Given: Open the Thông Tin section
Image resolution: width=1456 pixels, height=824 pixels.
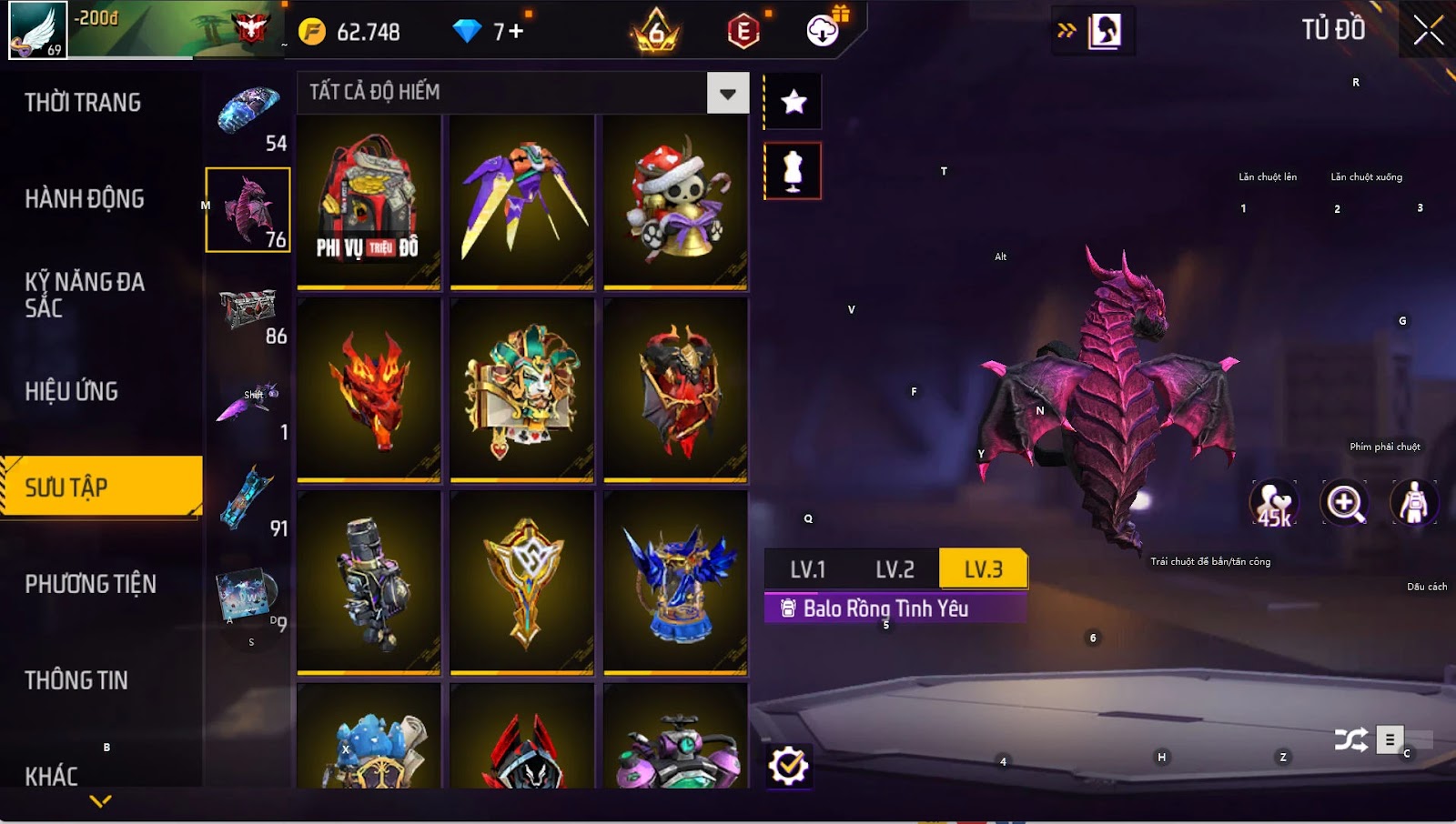Looking at the screenshot, I should click(x=76, y=680).
